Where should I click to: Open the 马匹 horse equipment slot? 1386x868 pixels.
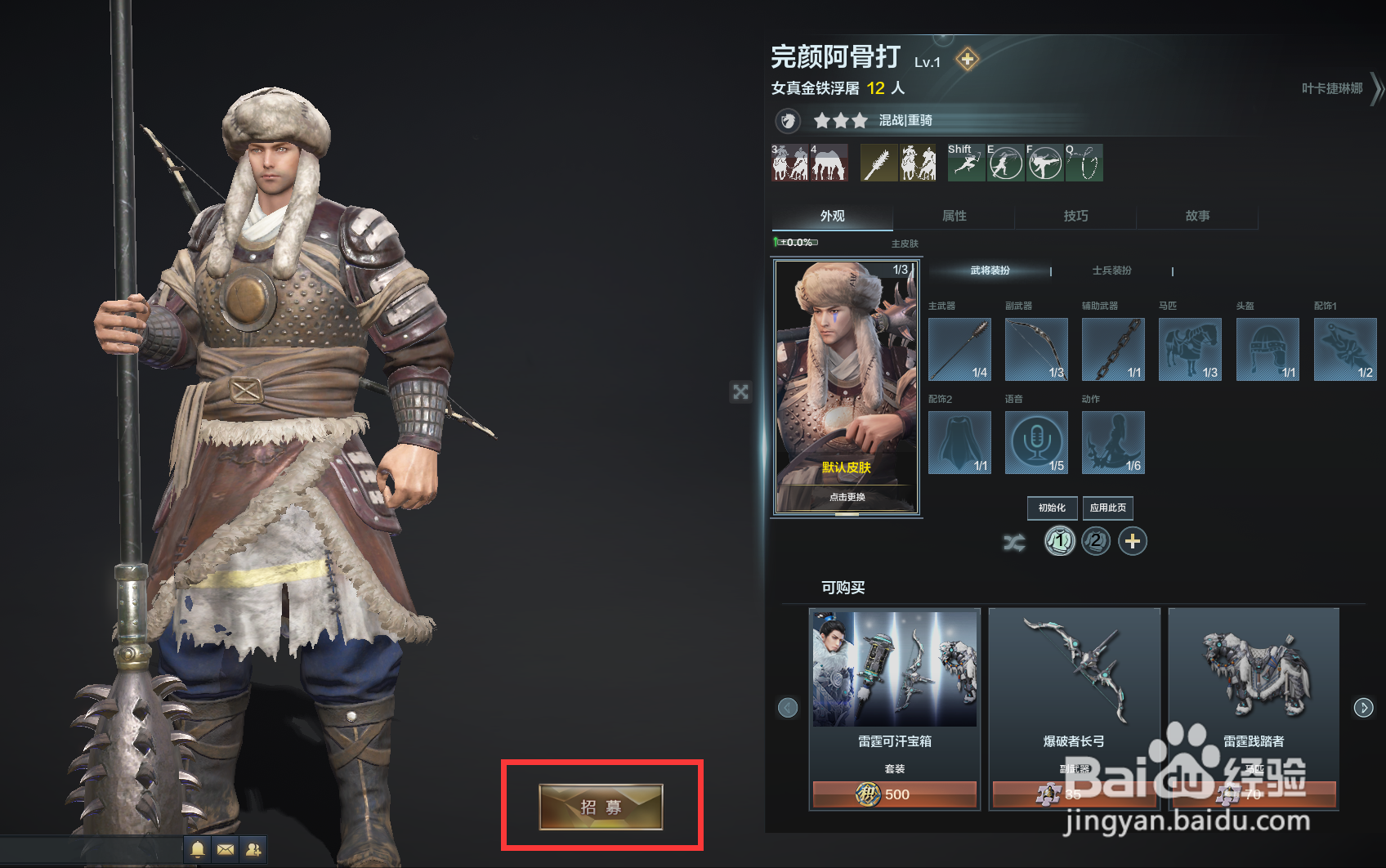[1190, 349]
